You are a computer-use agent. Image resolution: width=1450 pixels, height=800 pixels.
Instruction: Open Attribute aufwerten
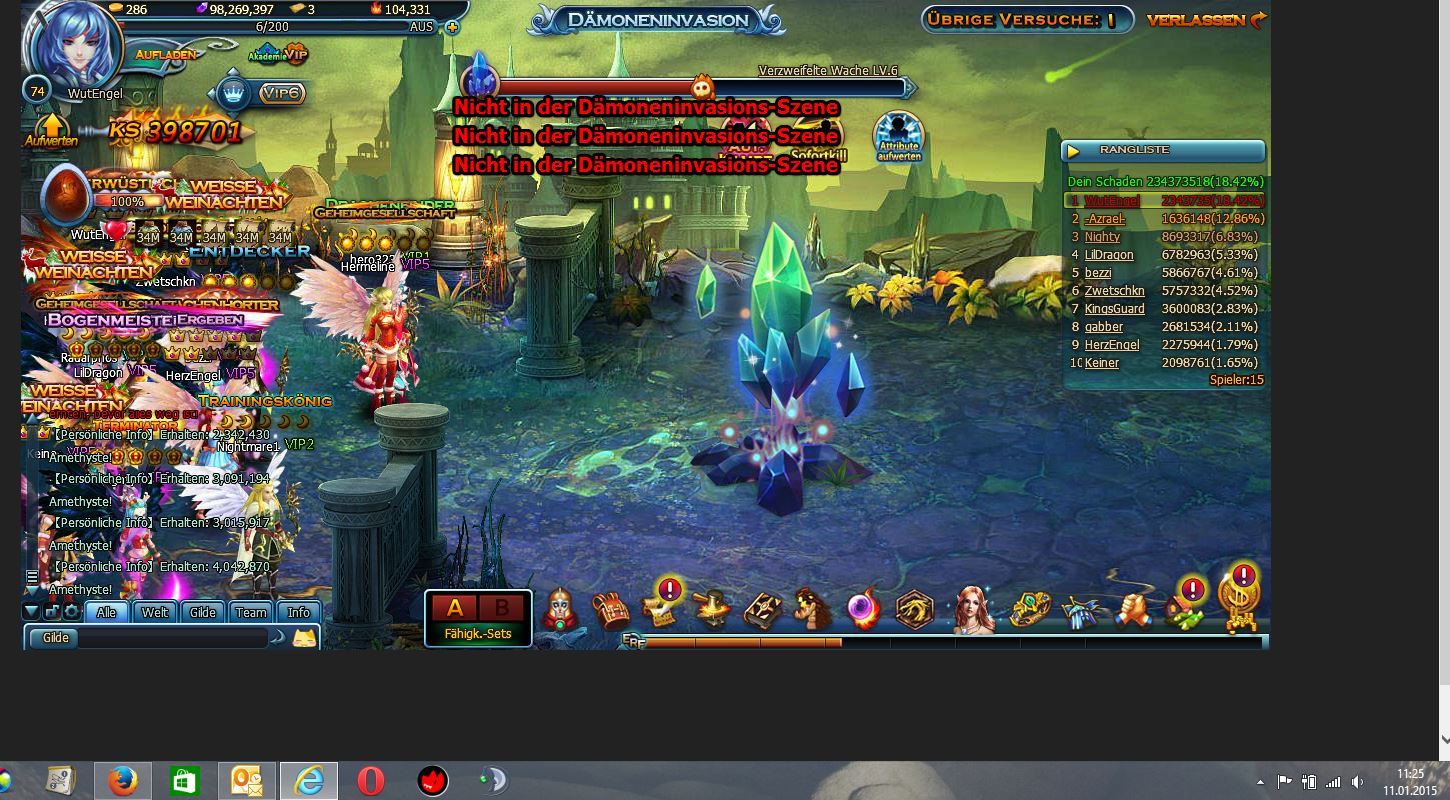898,137
